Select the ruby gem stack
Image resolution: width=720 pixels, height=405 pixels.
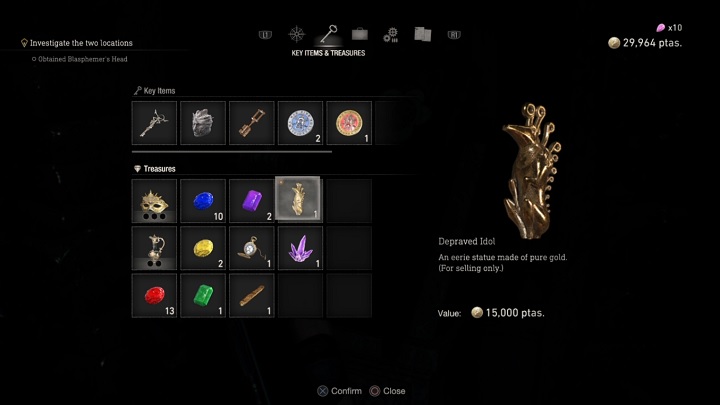[154, 296]
